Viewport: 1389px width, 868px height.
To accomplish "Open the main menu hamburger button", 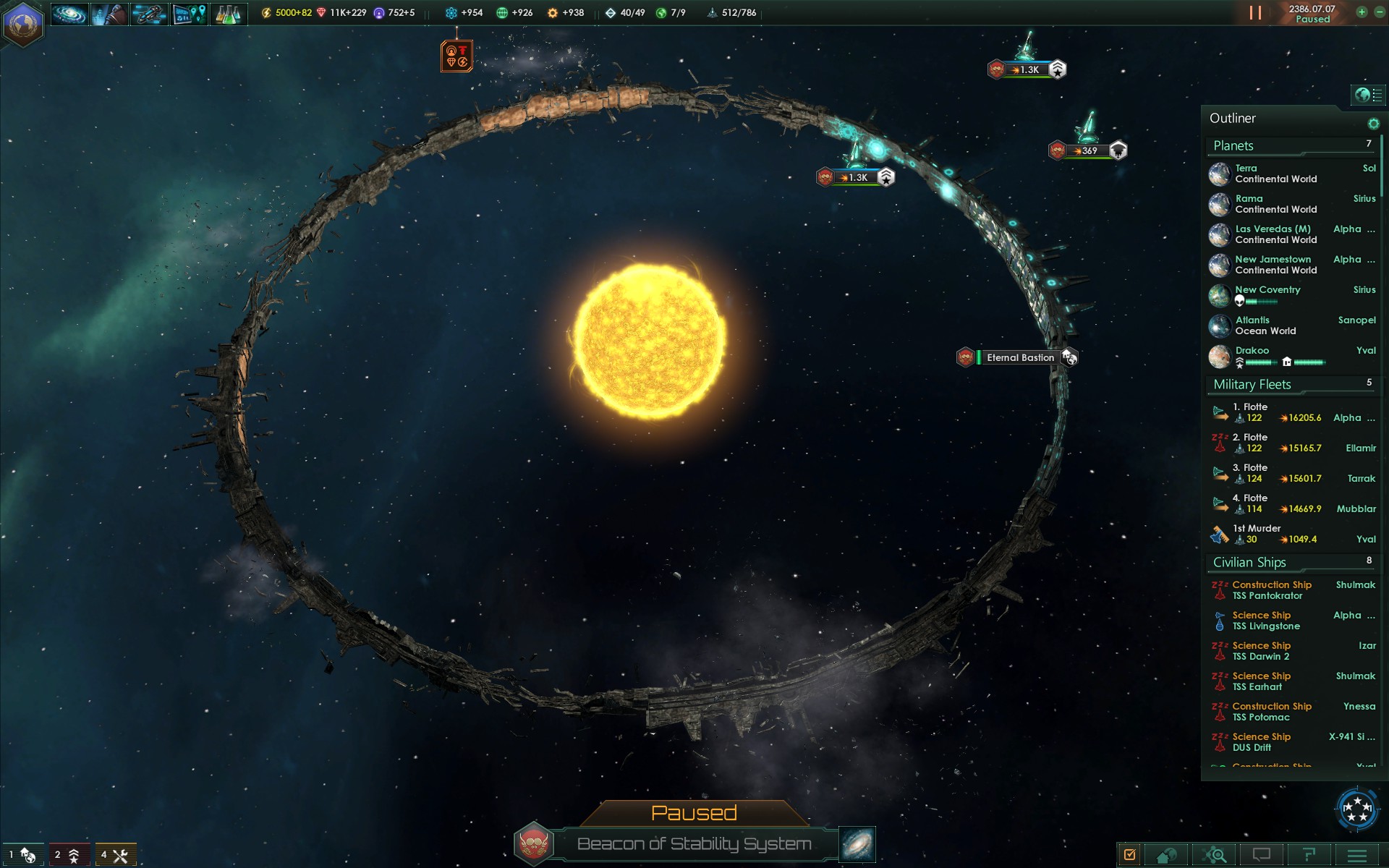I will pos(1357,855).
